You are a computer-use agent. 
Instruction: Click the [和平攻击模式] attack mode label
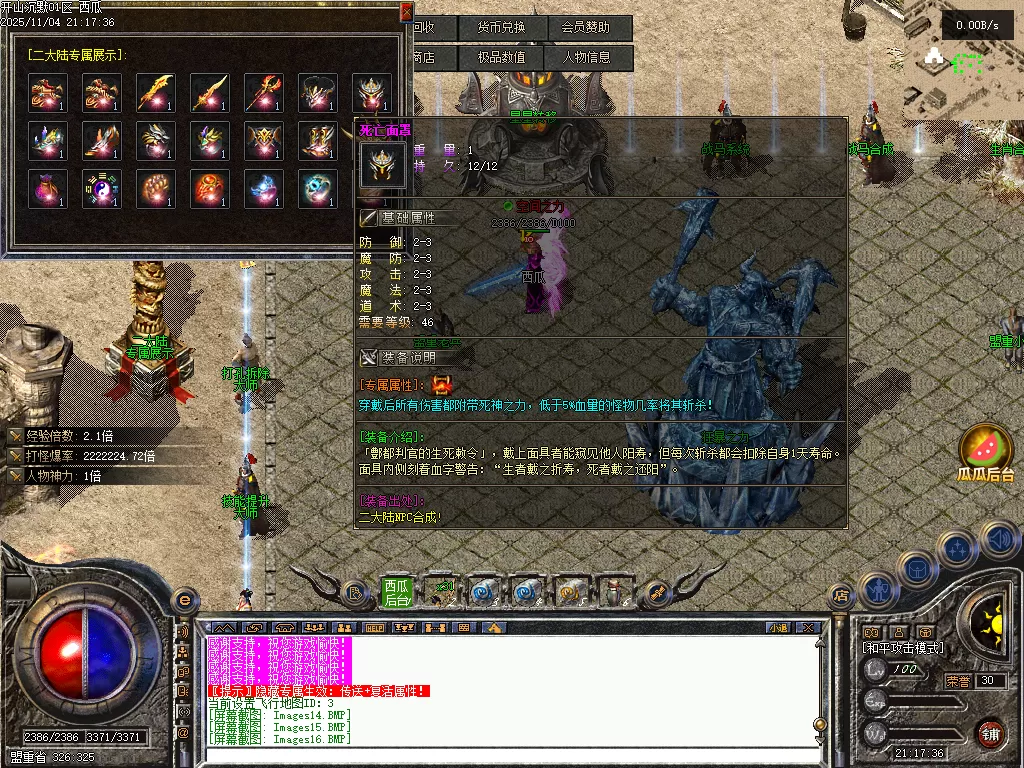(903, 648)
